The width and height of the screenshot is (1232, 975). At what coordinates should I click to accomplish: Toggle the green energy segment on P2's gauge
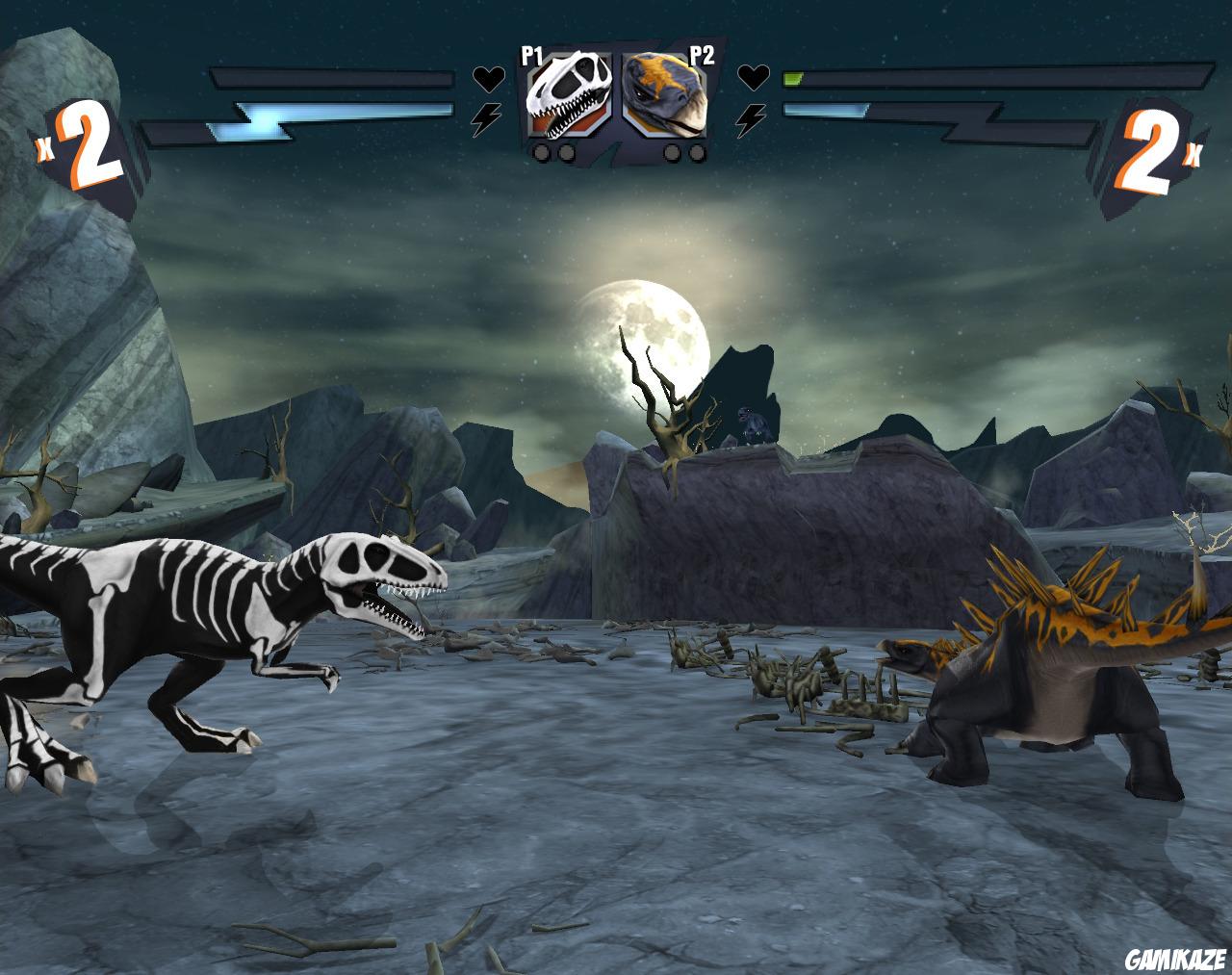795,79
